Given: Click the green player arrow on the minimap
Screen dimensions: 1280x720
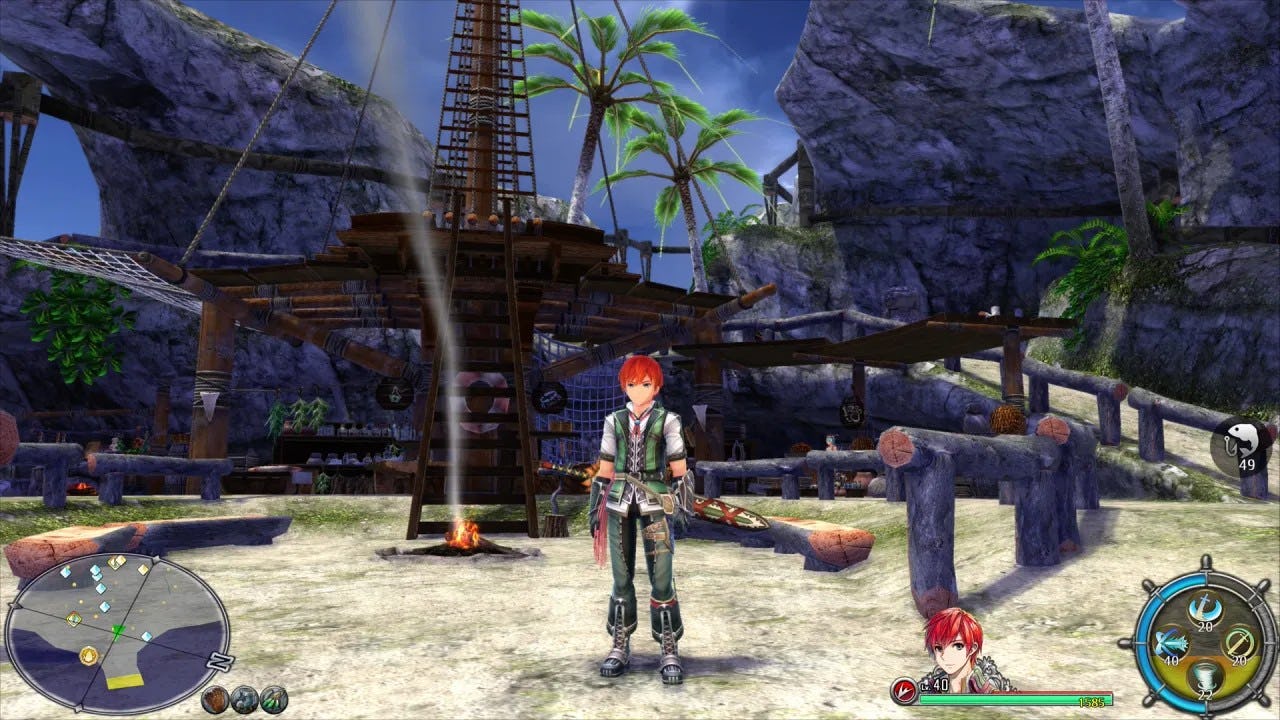Looking at the screenshot, I should tap(117, 629).
